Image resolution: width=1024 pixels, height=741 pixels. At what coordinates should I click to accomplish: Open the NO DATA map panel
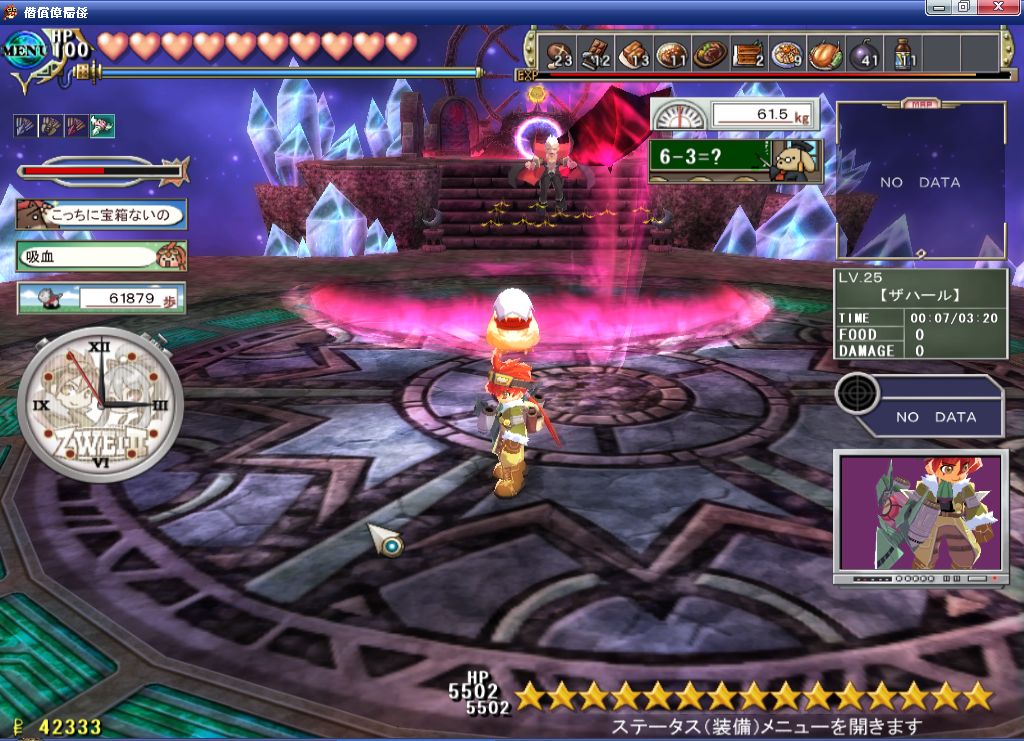pyautogui.click(x=920, y=182)
